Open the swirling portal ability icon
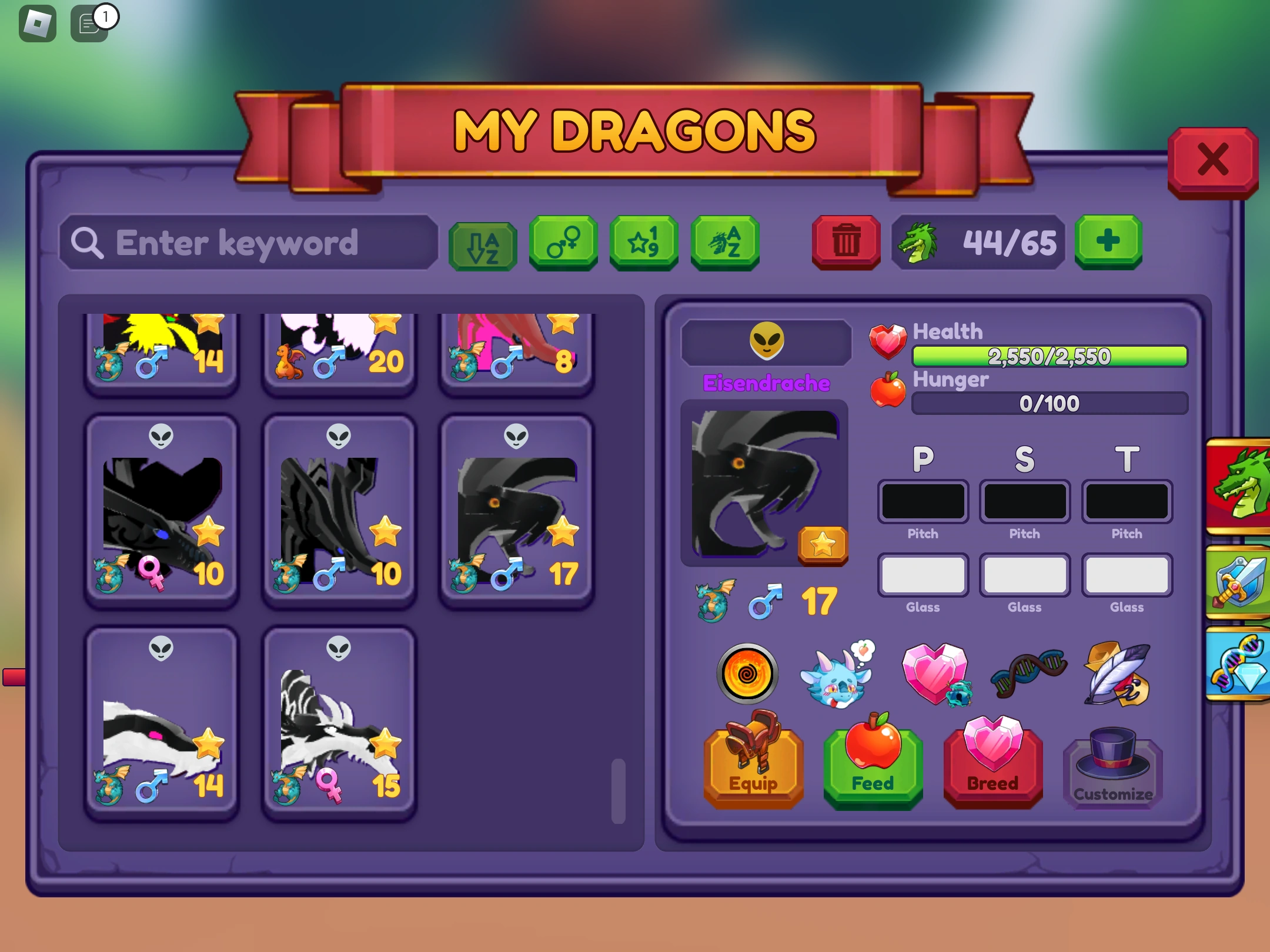Viewport: 1270px width, 952px height. coord(747,674)
